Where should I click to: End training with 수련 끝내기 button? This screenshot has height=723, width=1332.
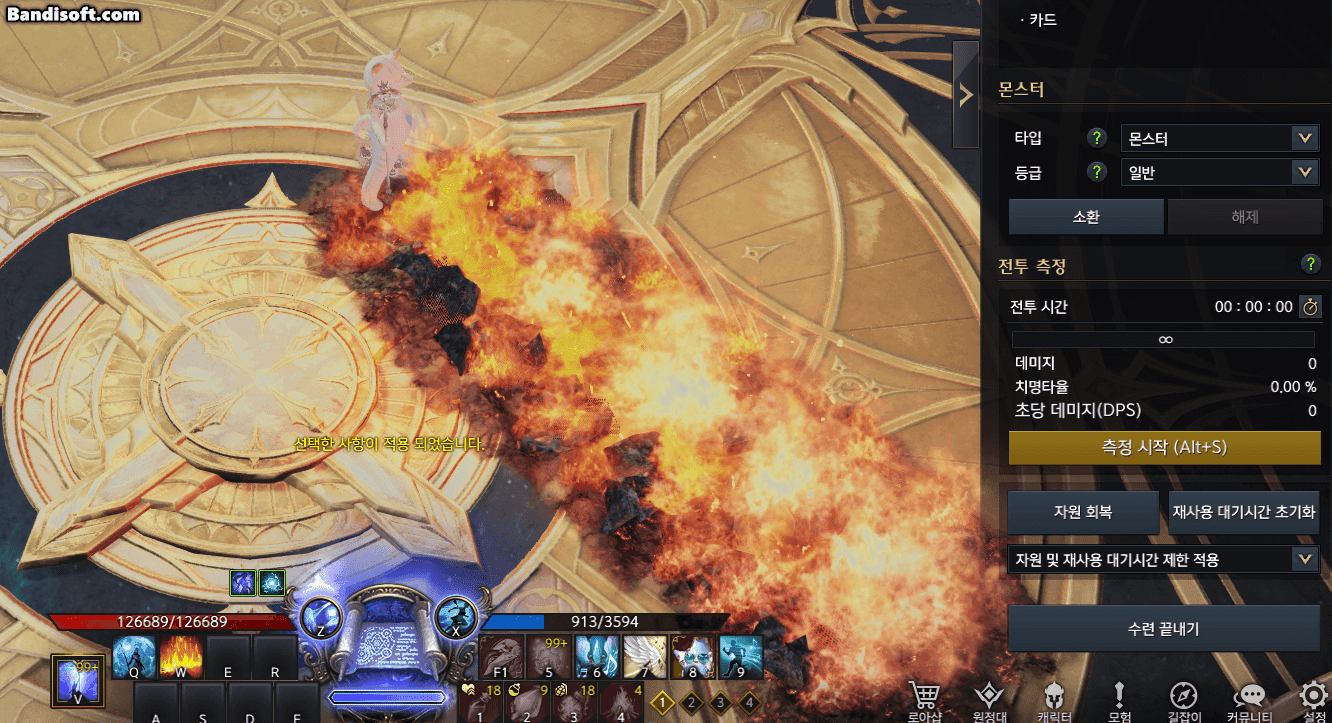pos(1163,629)
